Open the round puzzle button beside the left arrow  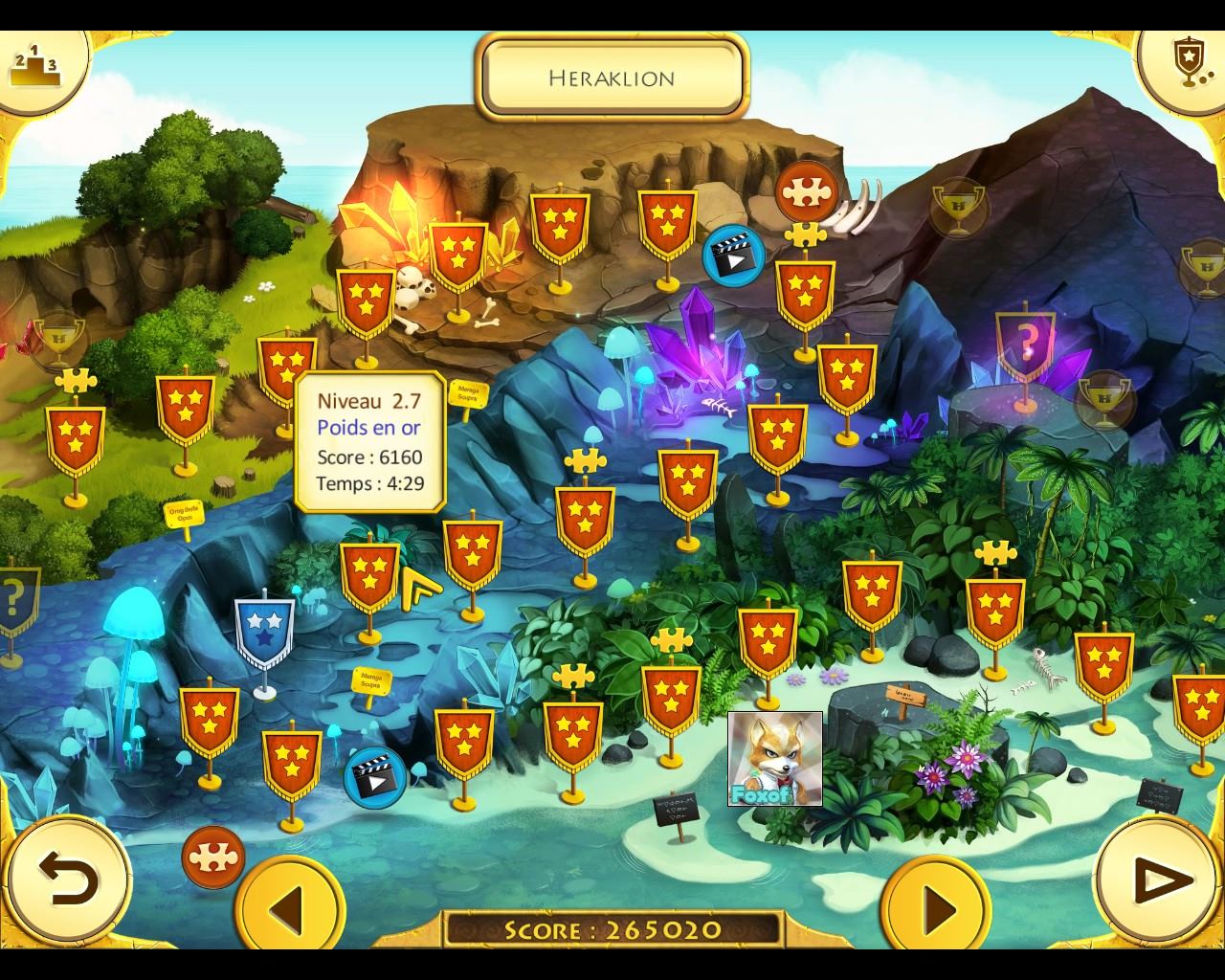(212, 857)
